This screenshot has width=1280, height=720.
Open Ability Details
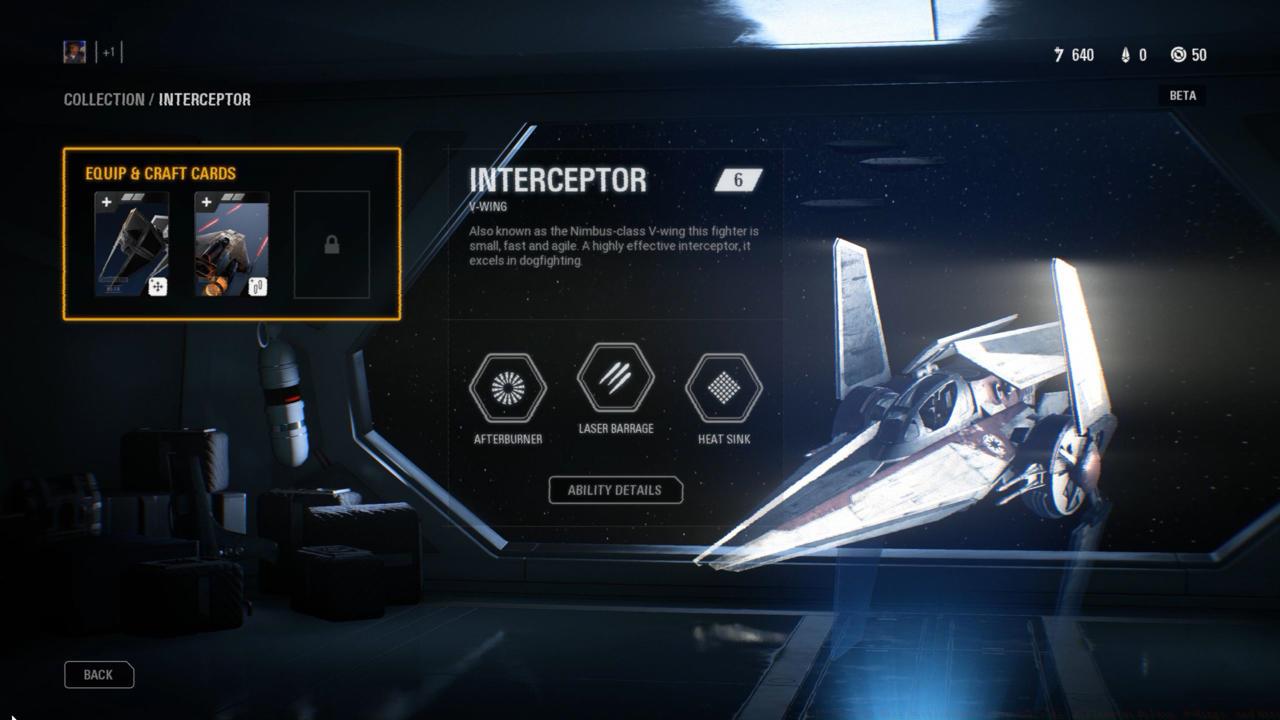tap(614, 490)
